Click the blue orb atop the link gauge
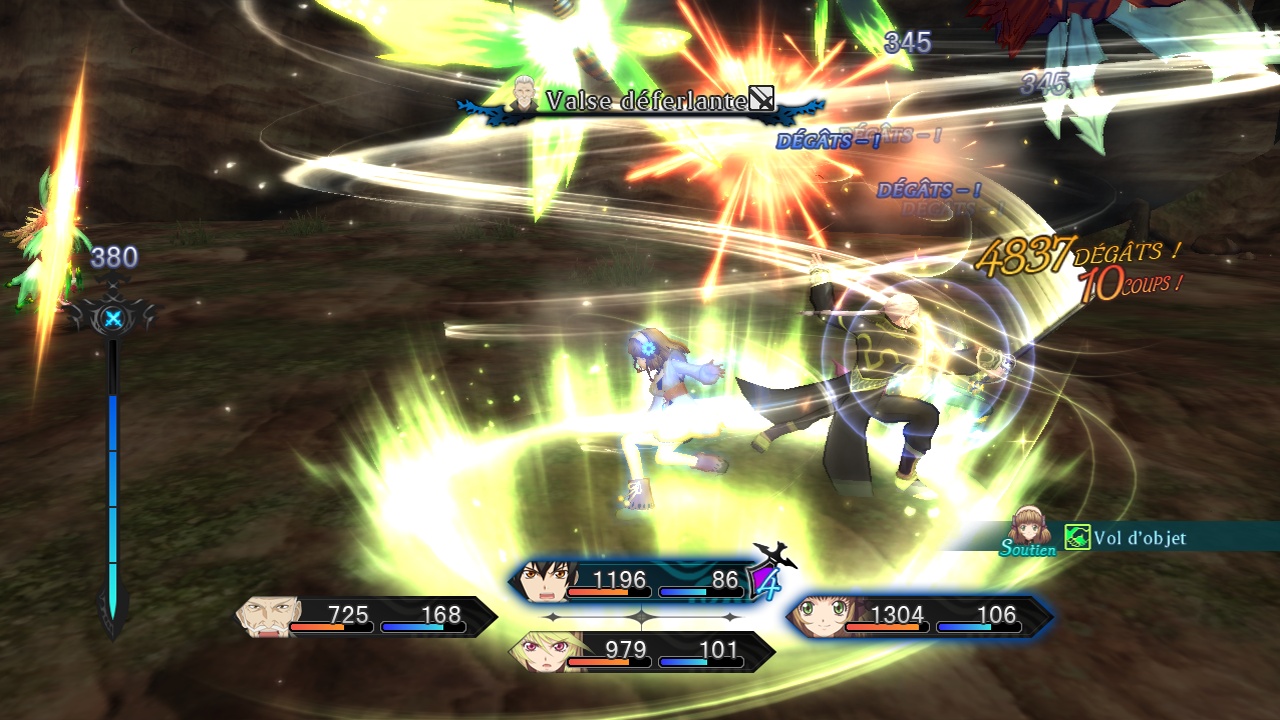Viewport: 1280px width, 720px height. pyautogui.click(x=113, y=319)
